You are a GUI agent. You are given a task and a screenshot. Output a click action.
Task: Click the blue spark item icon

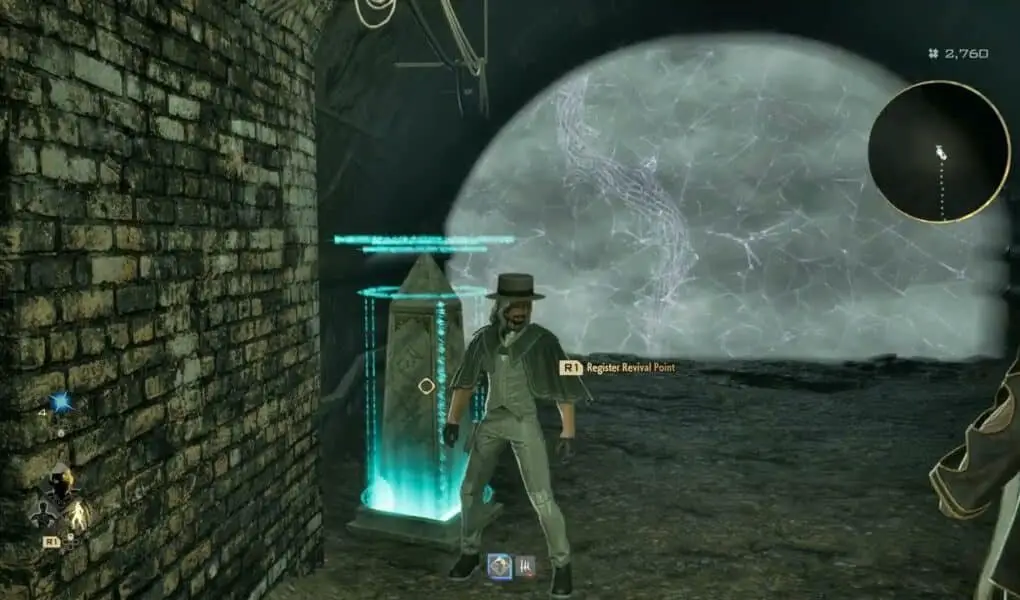tap(60, 402)
